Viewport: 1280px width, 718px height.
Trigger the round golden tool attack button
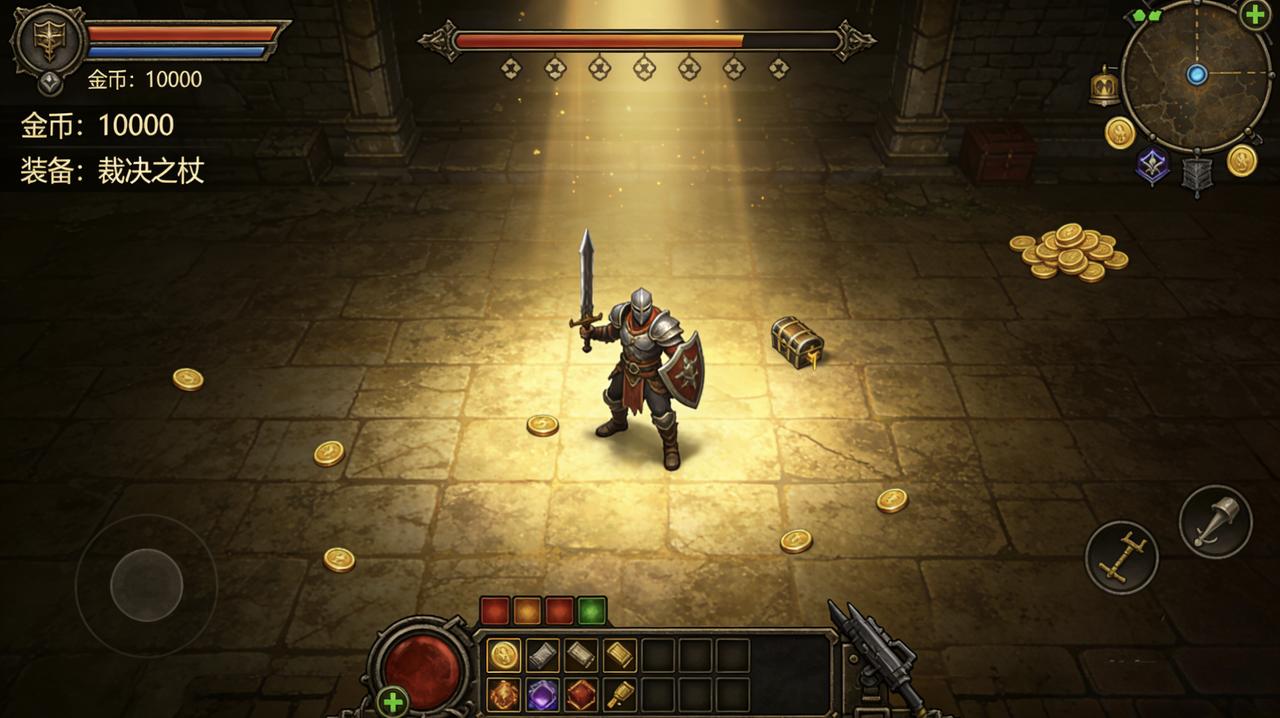click(1121, 557)
